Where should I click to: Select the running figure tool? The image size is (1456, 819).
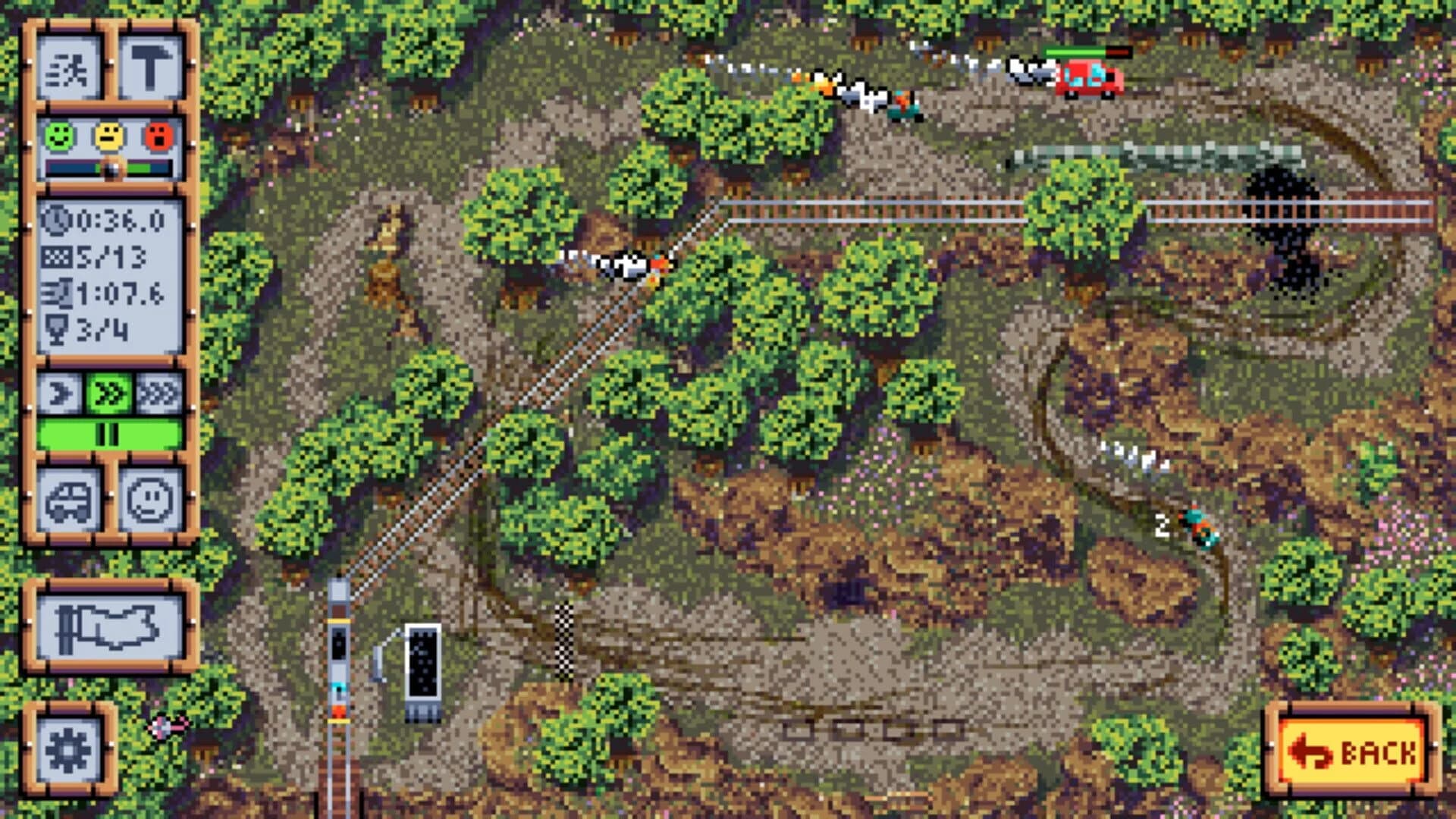(x=70, y=70)
